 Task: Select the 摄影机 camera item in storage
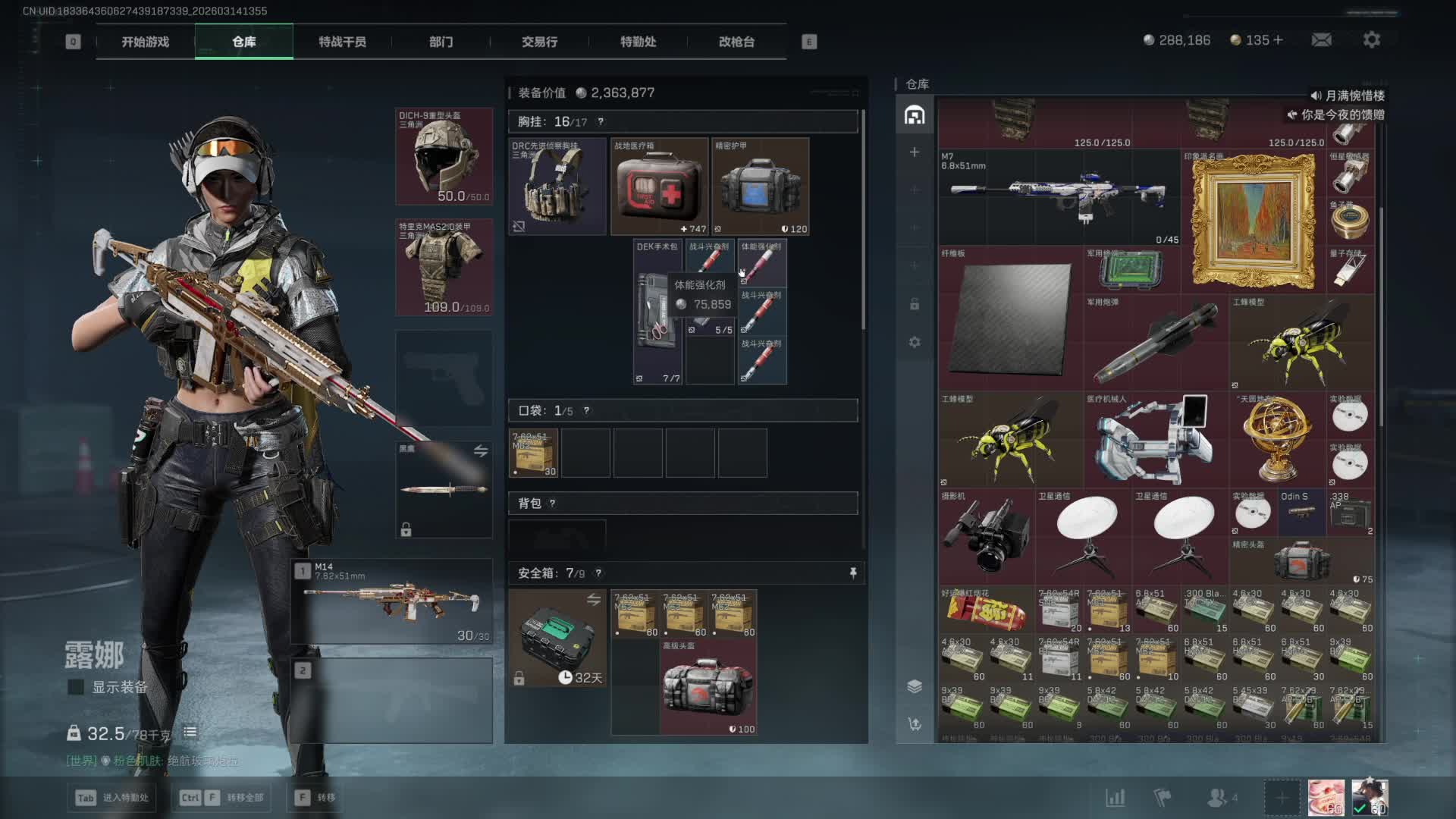point(986,535)
